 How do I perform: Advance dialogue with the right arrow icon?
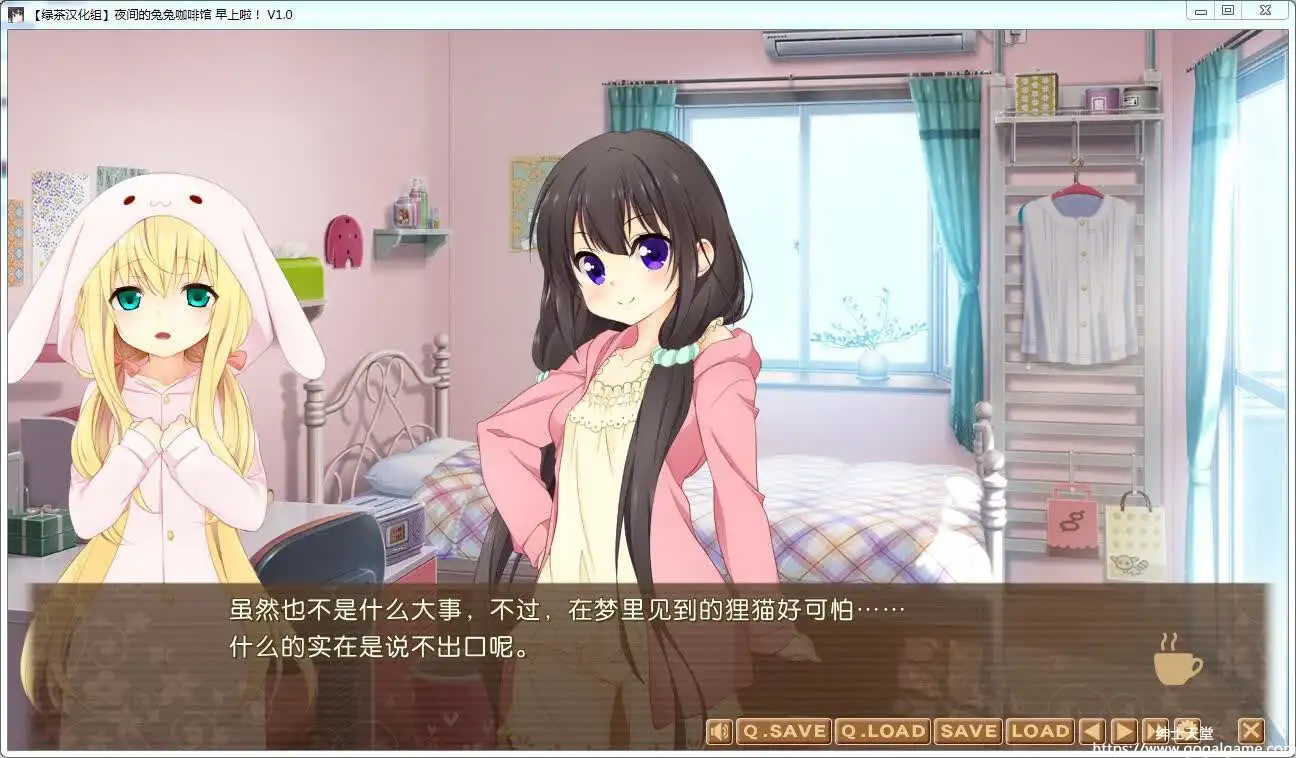tap(1123, 731)
